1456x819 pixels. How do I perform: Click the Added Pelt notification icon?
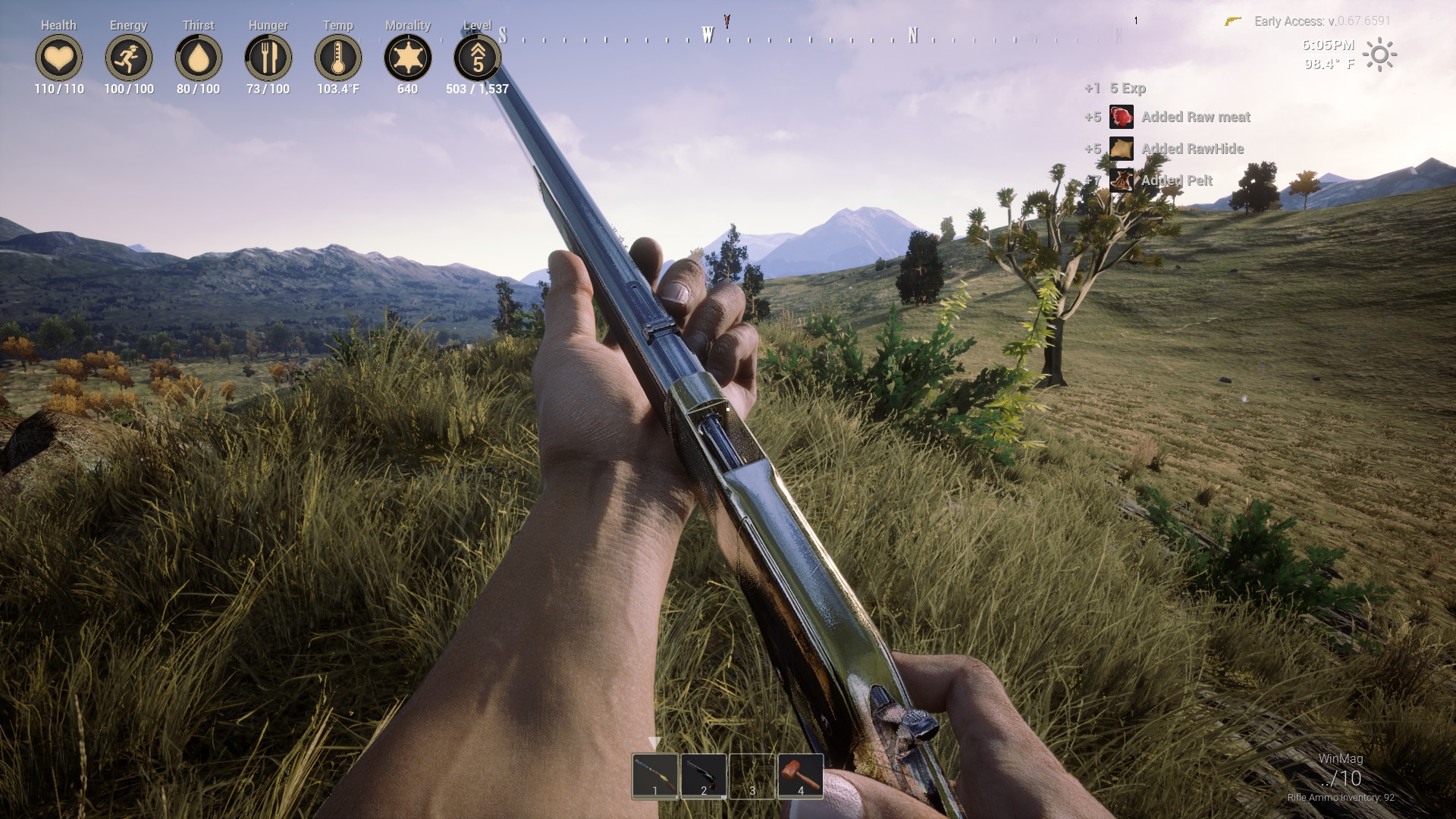click(1120, 180)
